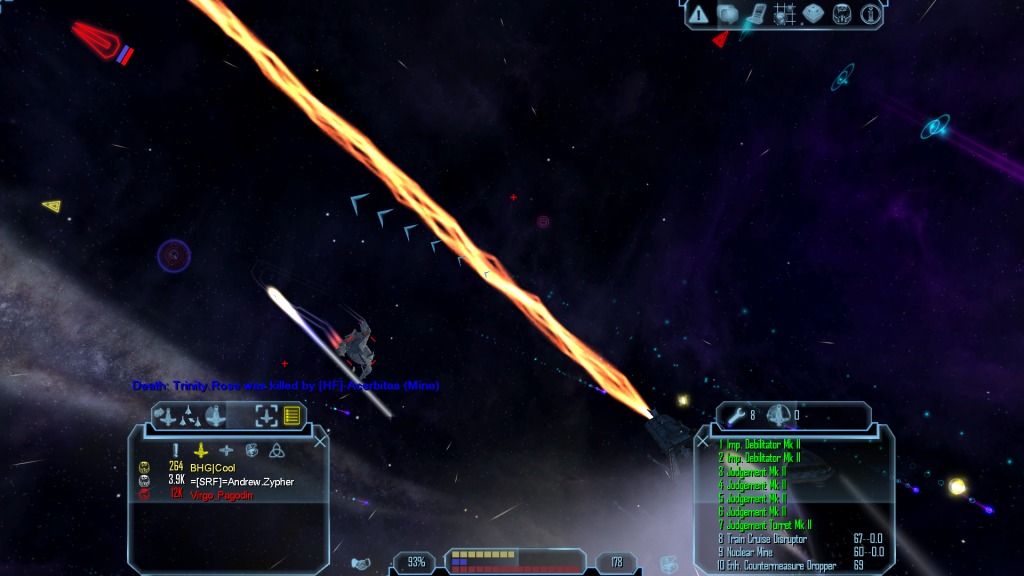Toggle the yellow contact list button
Image resolution: width=1024 pixels, height=576 pixels.
click(x=292, y=415)
